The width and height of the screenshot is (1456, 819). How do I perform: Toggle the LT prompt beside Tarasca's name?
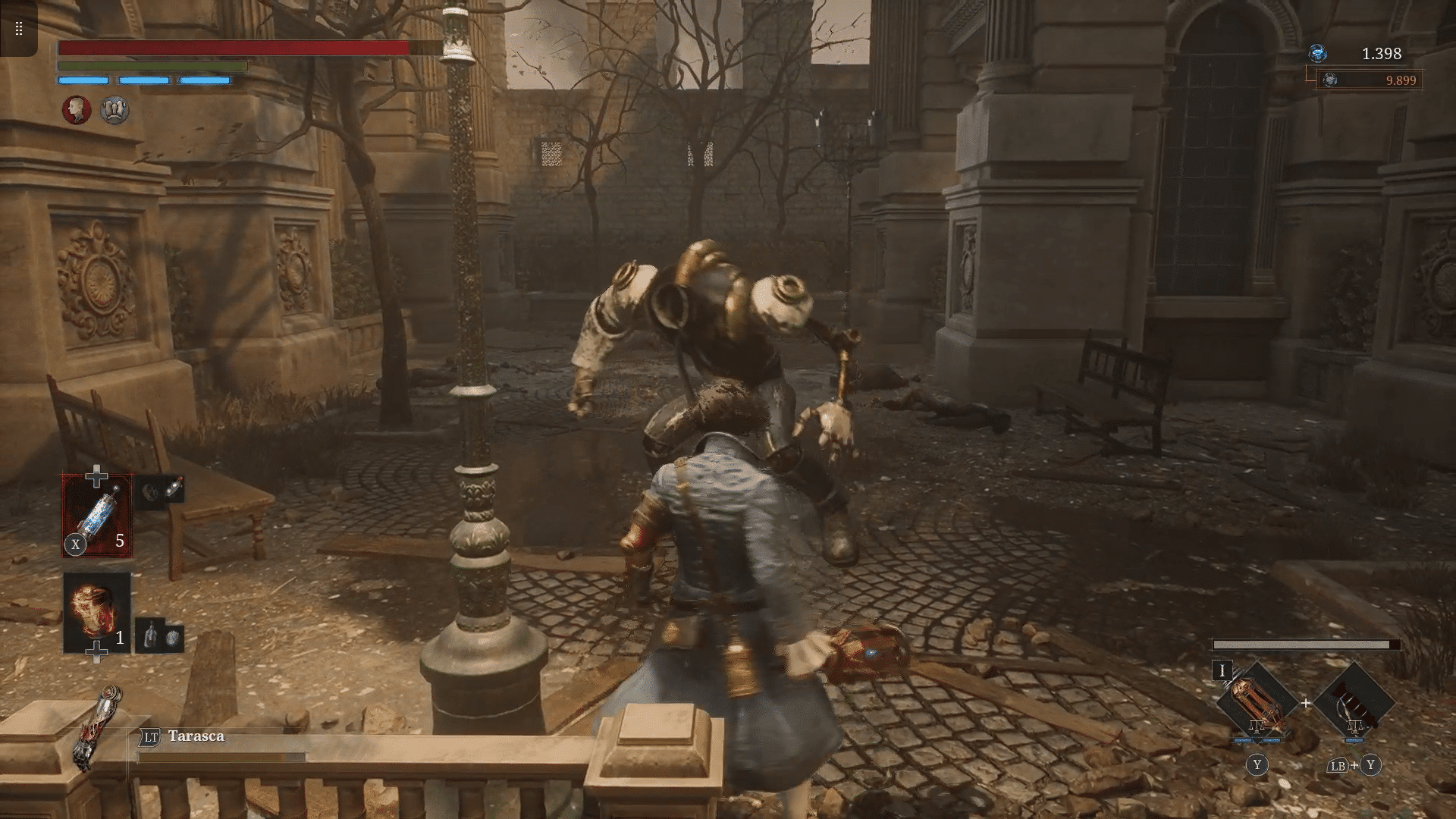tap(149, 736)
